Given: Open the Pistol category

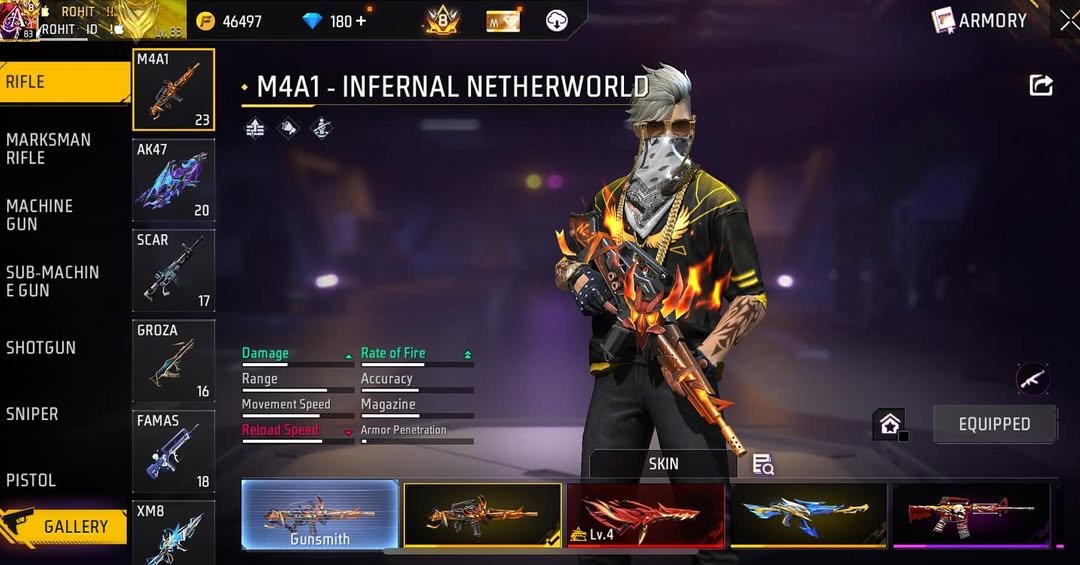Looking at the screenshot, I should [x=31, y=480].
